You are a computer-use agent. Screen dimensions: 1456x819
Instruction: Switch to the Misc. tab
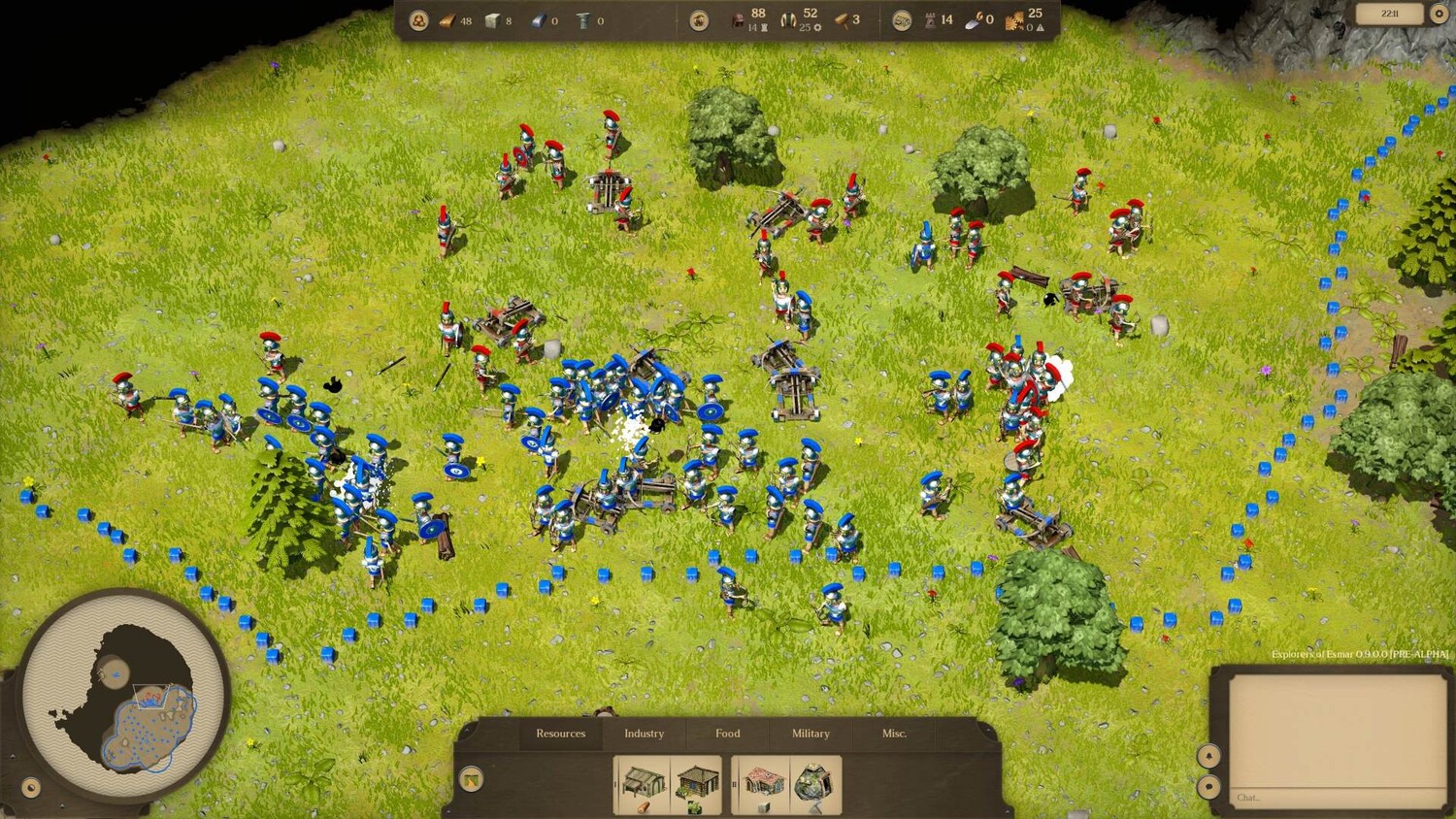894,734
